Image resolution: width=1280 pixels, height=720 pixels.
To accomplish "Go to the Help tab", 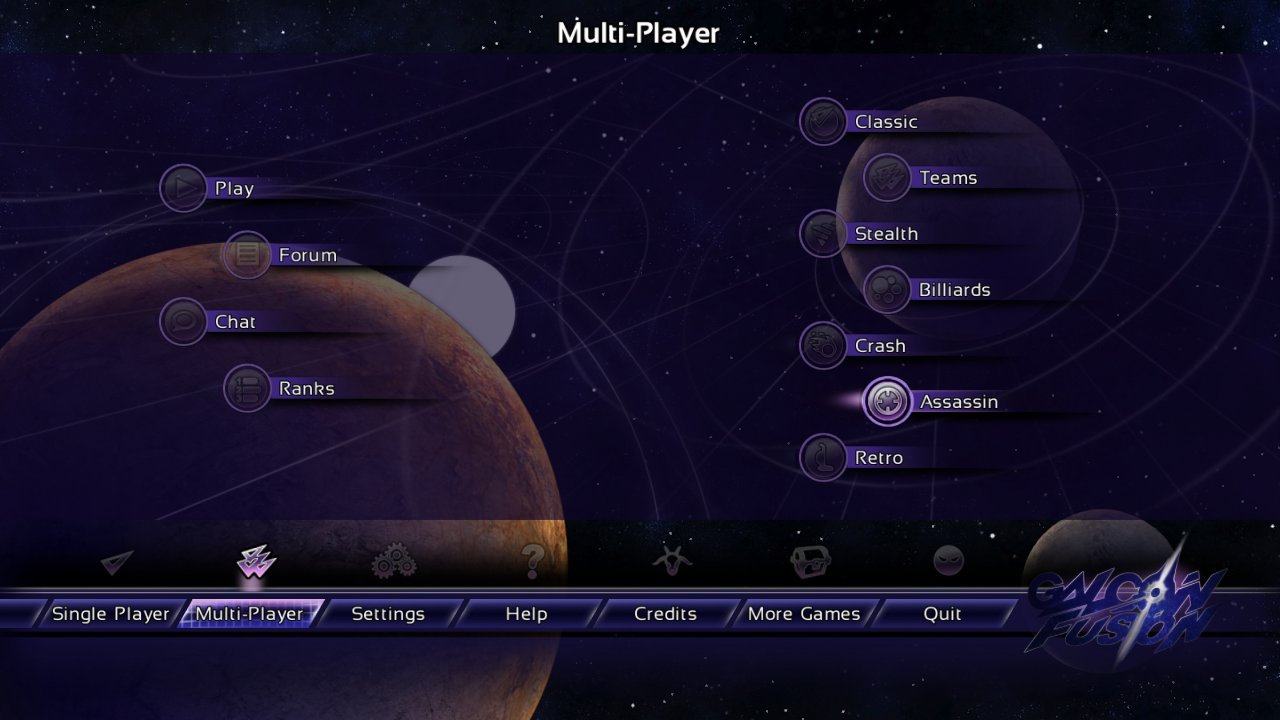I will click(526, 614).
